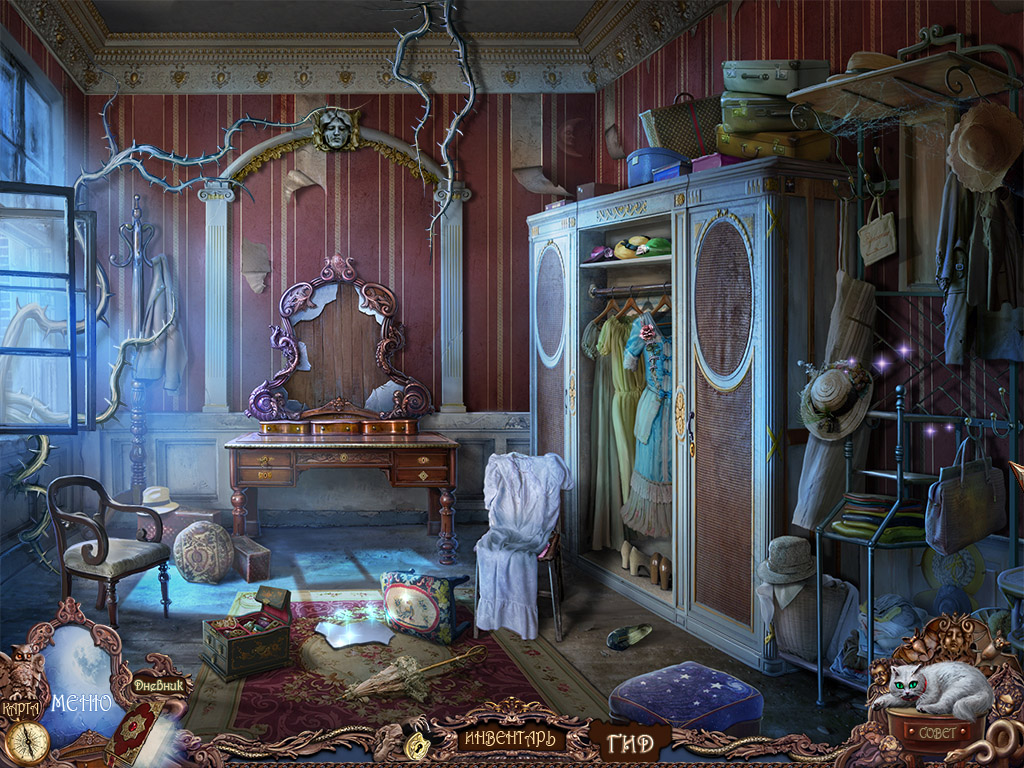Open the Карта map label
1024x768 pixels.
[x=21, y=708]
